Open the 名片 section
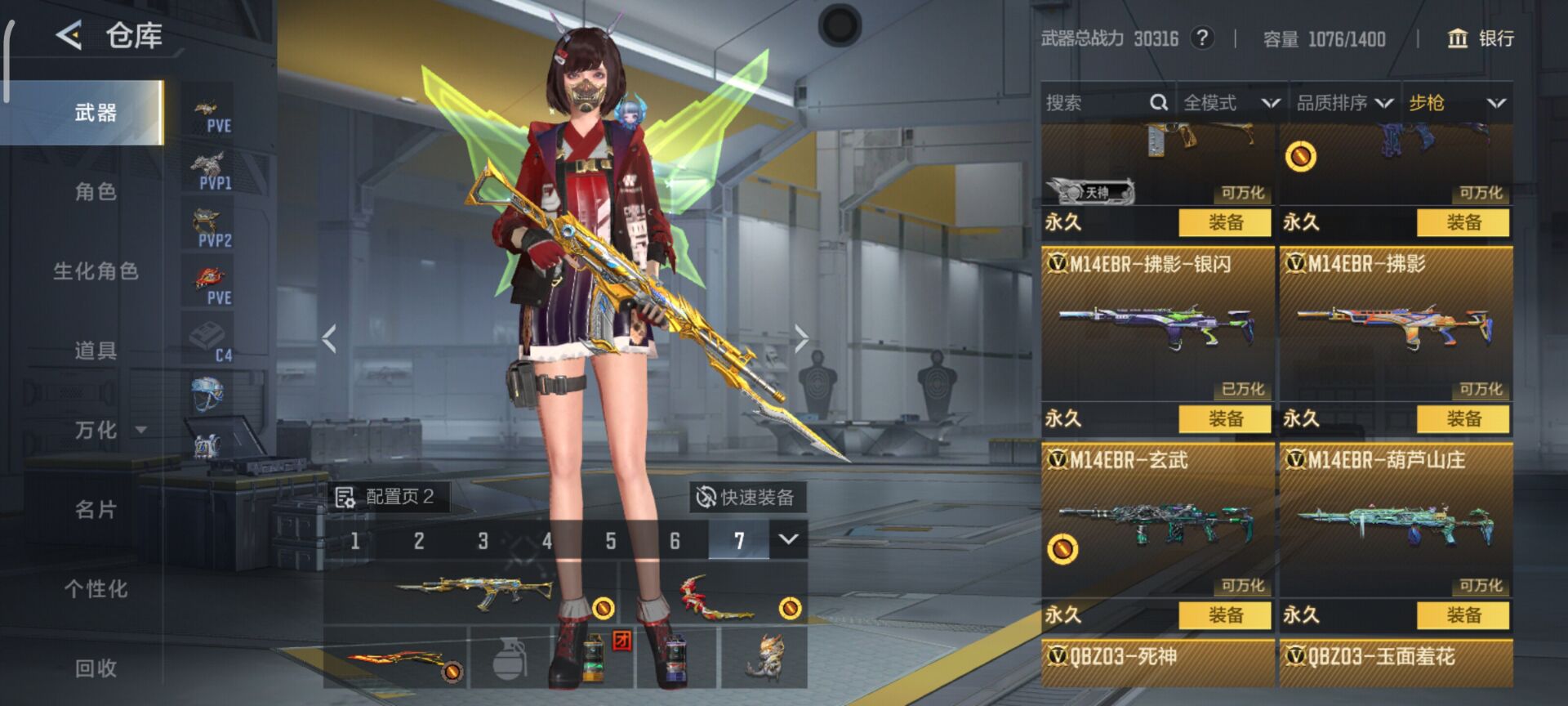The height and width of the screenshot is (706, 1568). click(x=96, y=510)
